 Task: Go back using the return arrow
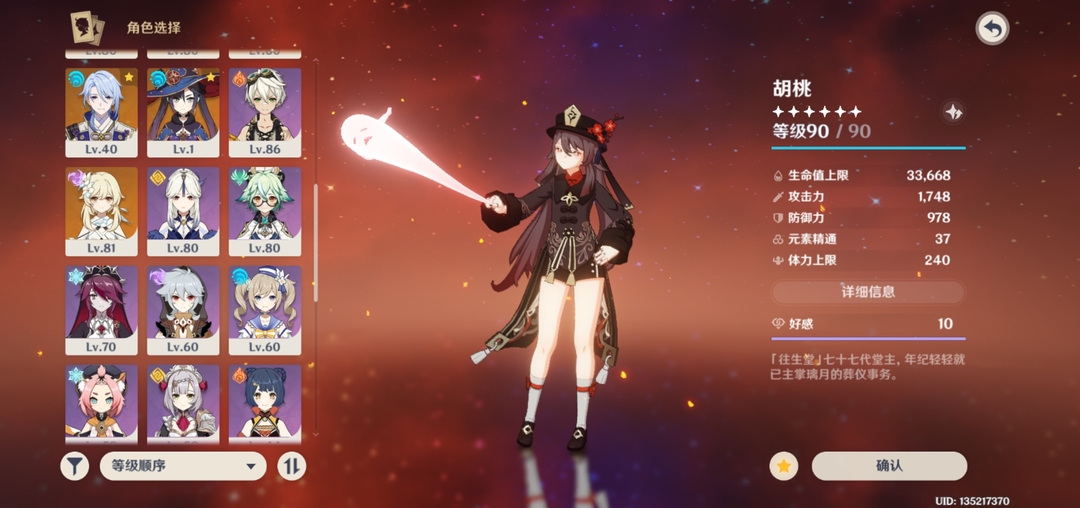coord(992,29)
